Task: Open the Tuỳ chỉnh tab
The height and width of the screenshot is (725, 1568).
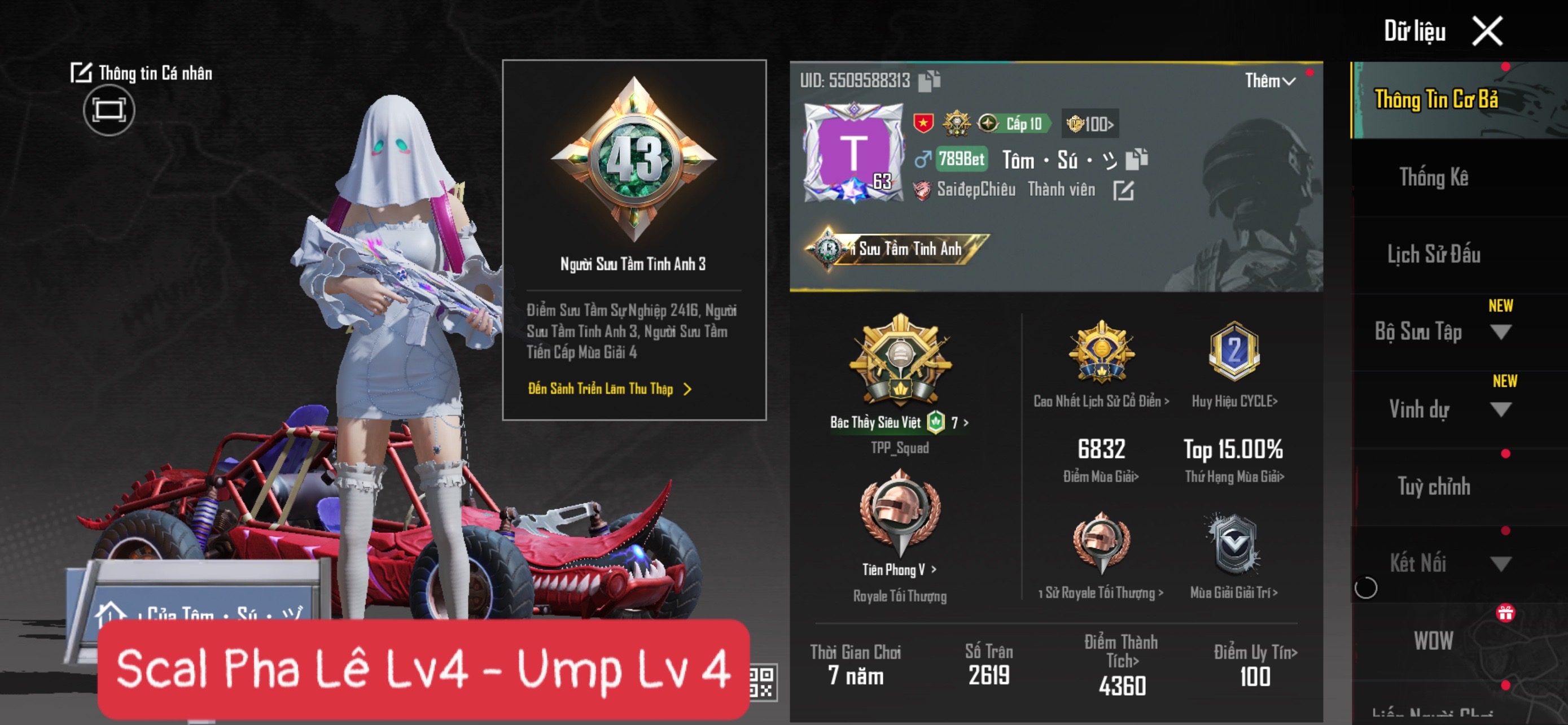Action: click(x=1434, y=486)
